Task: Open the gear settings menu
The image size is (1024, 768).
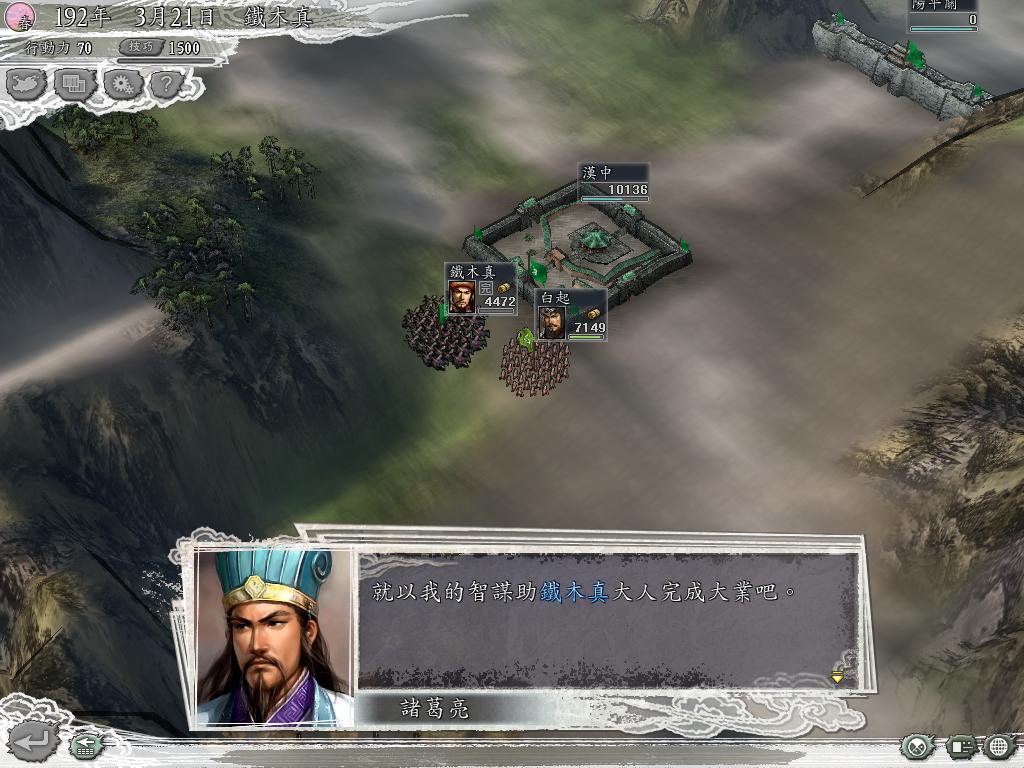Action: (x=122, y=85)
